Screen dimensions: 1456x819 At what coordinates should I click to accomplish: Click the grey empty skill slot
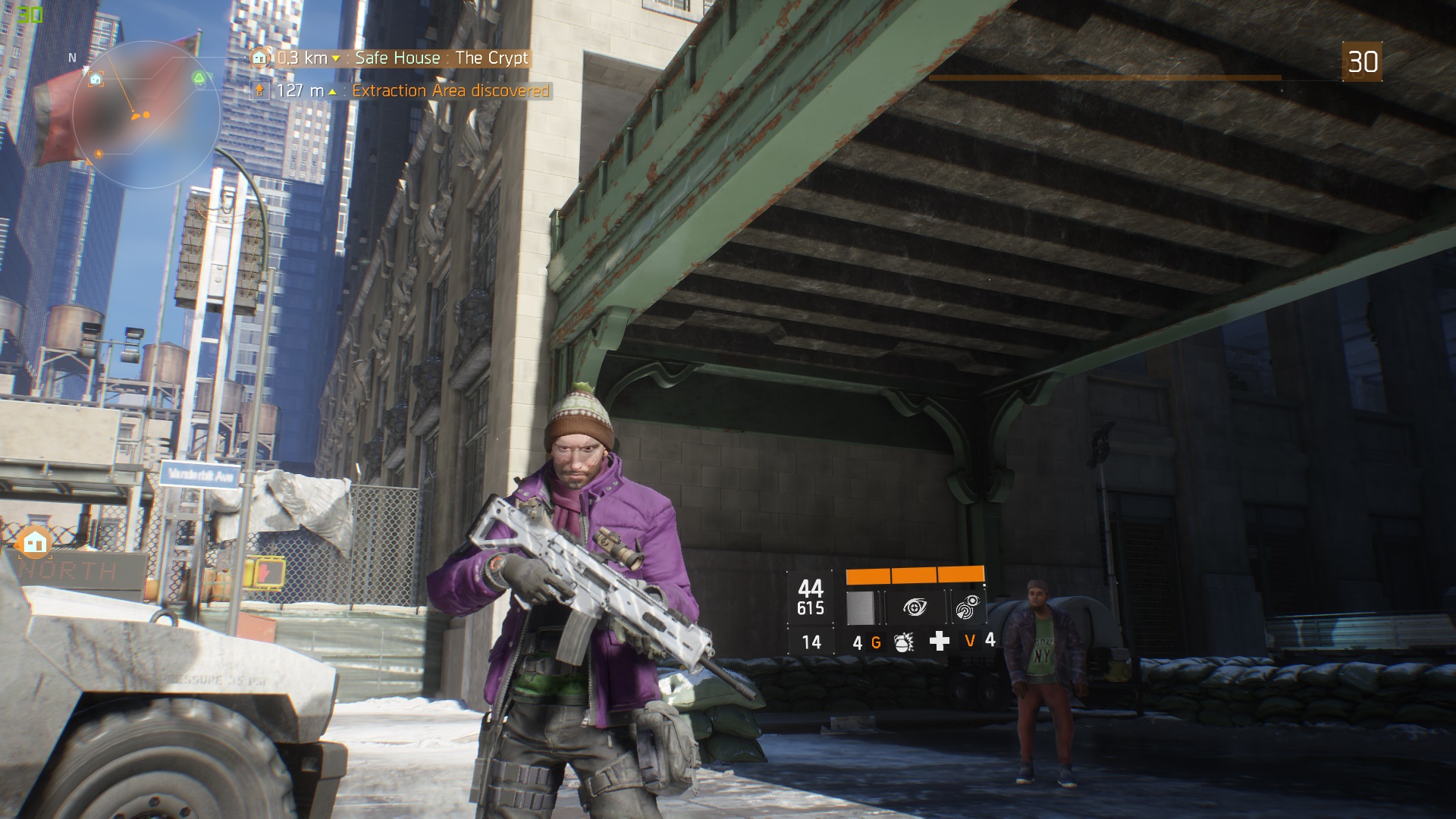tap(861, 607)
